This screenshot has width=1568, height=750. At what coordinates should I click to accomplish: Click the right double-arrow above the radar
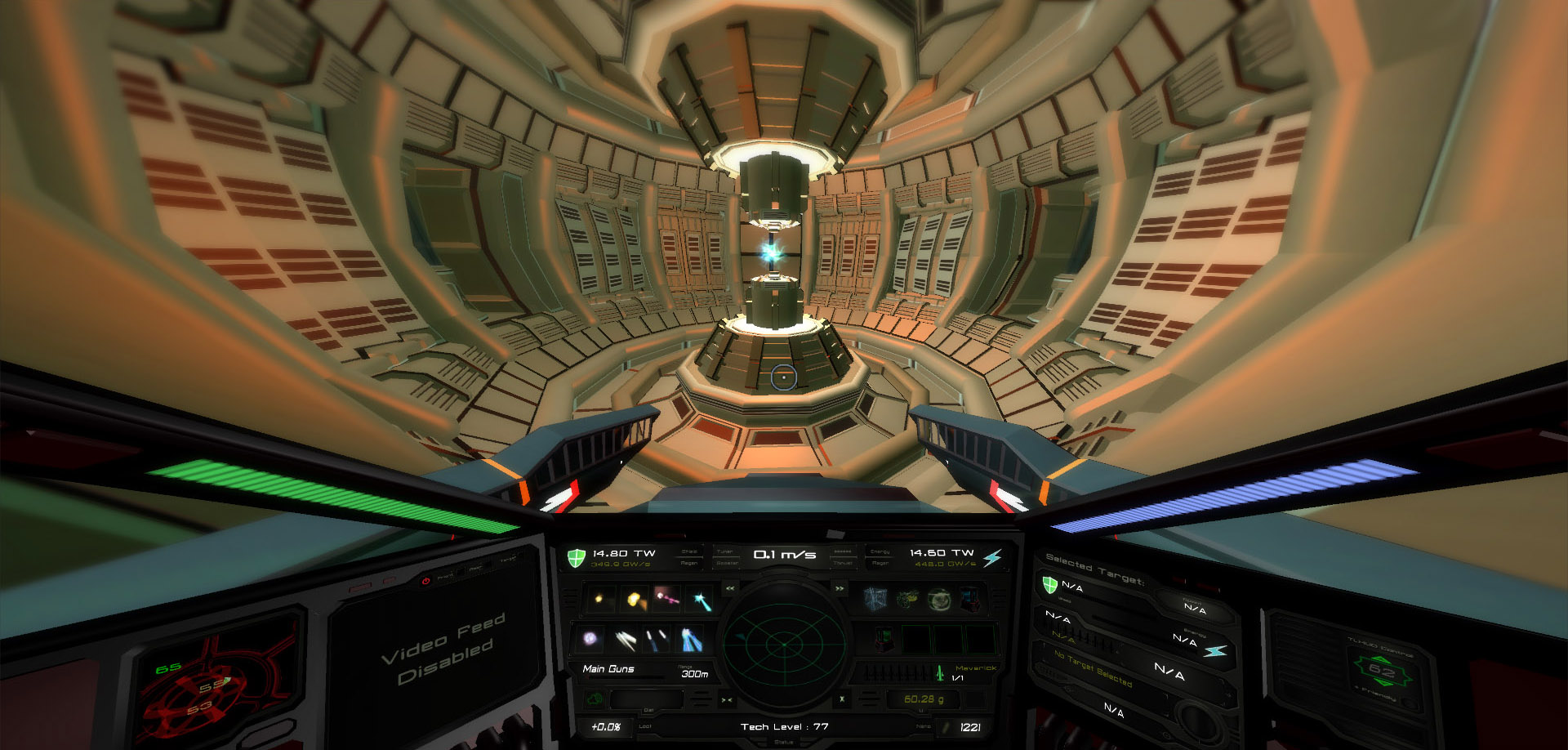pos(839,588)
